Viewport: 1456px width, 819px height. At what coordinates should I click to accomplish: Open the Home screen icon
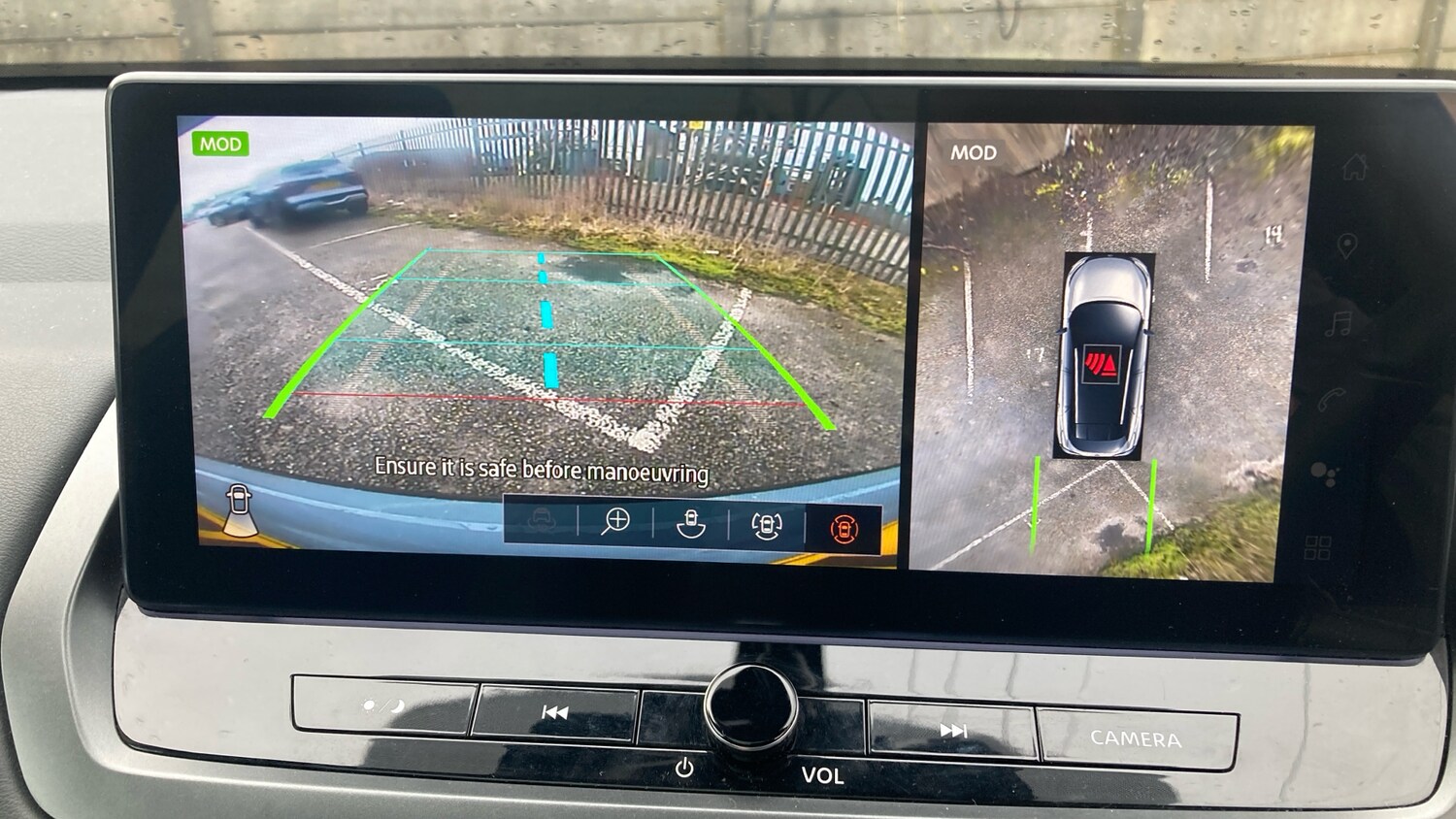(1355, 168)
